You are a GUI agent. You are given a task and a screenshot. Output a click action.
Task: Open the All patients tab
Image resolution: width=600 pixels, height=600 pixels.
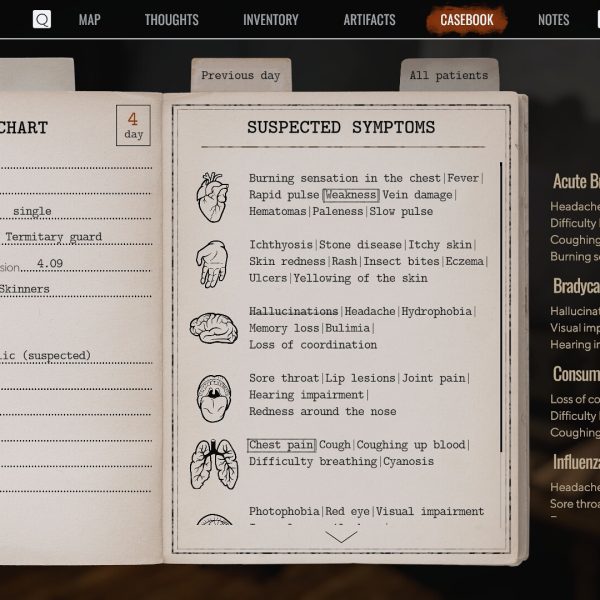pyautogui.click(x=449, y=76)
